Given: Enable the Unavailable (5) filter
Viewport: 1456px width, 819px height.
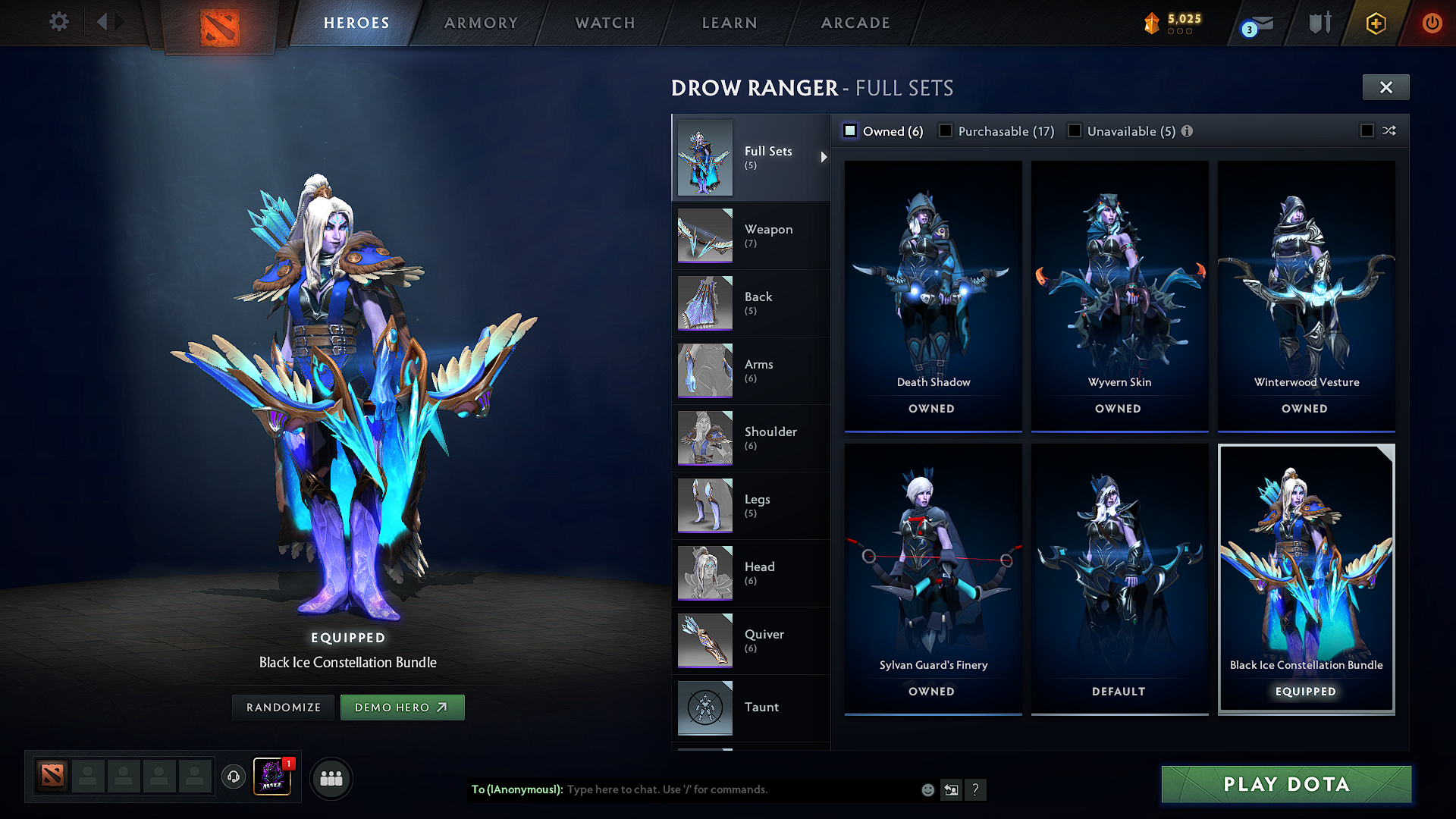Looking at the screenshot, I should coord(1075,130).
